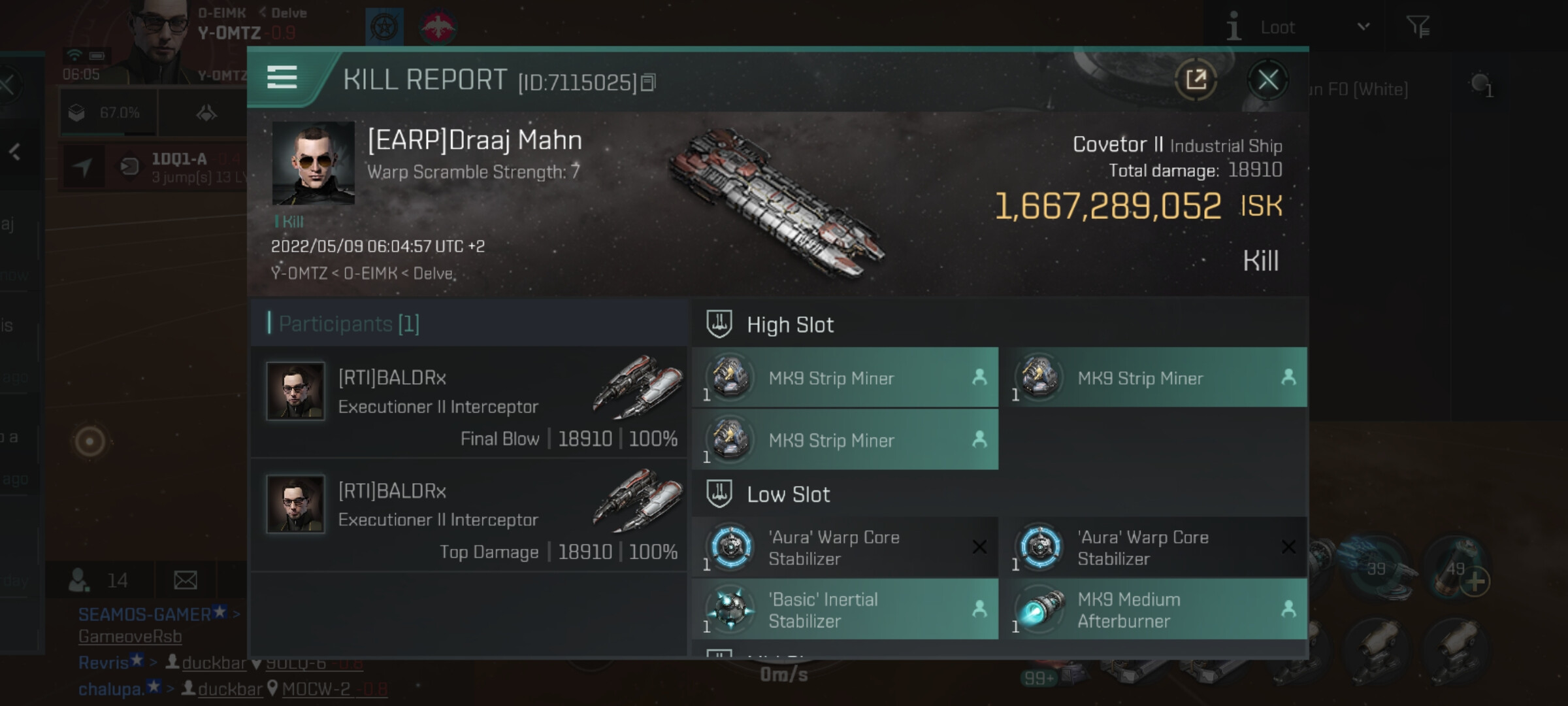Screen dimensions: 1568x706
Task: Inspect the 'Basic' Inertial Stabilizer module
Action: tap(845, 609)
